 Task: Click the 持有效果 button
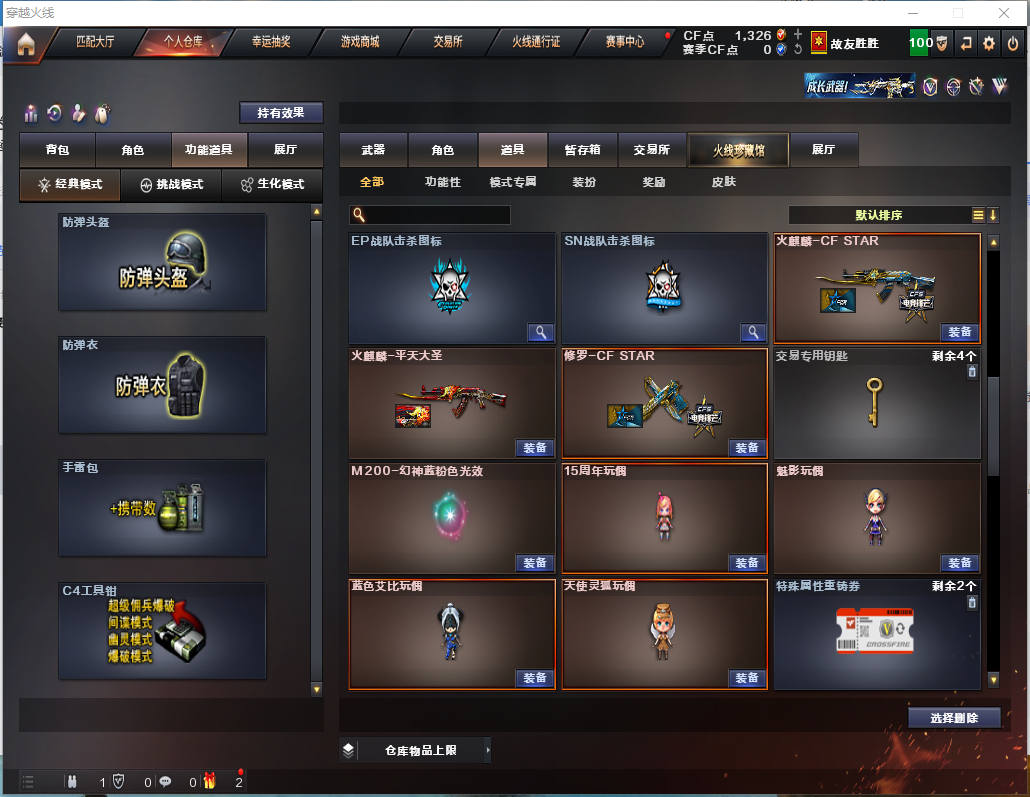tap(281, 113)
